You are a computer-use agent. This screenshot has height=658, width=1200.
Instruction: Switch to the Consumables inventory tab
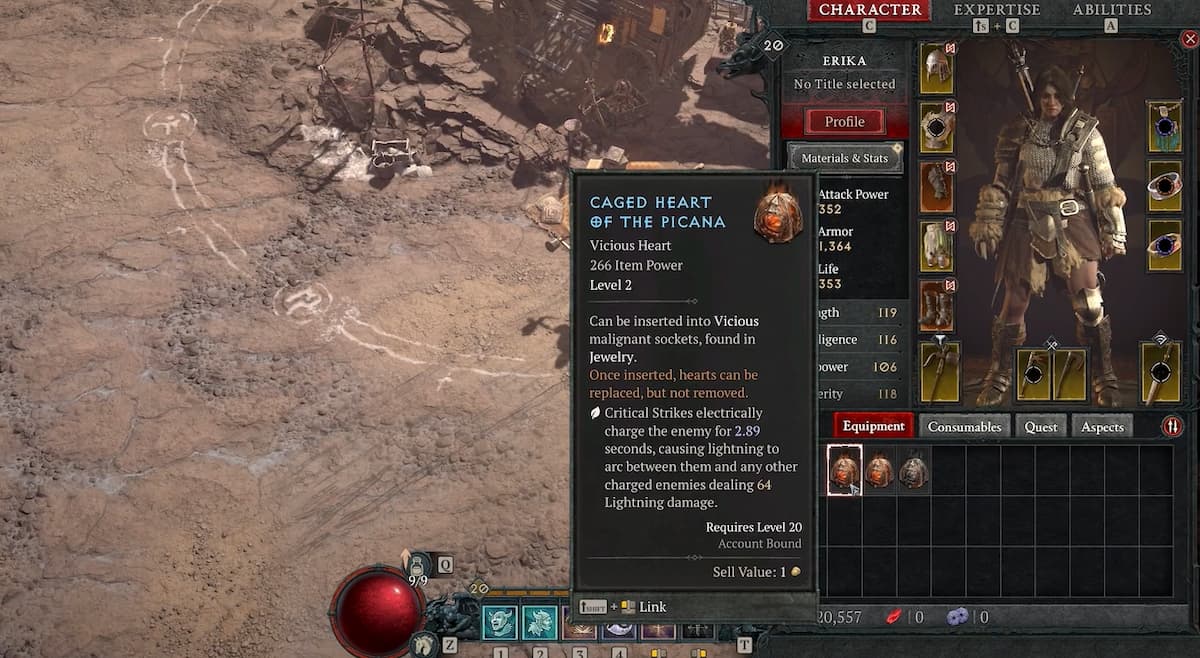tap(964, 427)
